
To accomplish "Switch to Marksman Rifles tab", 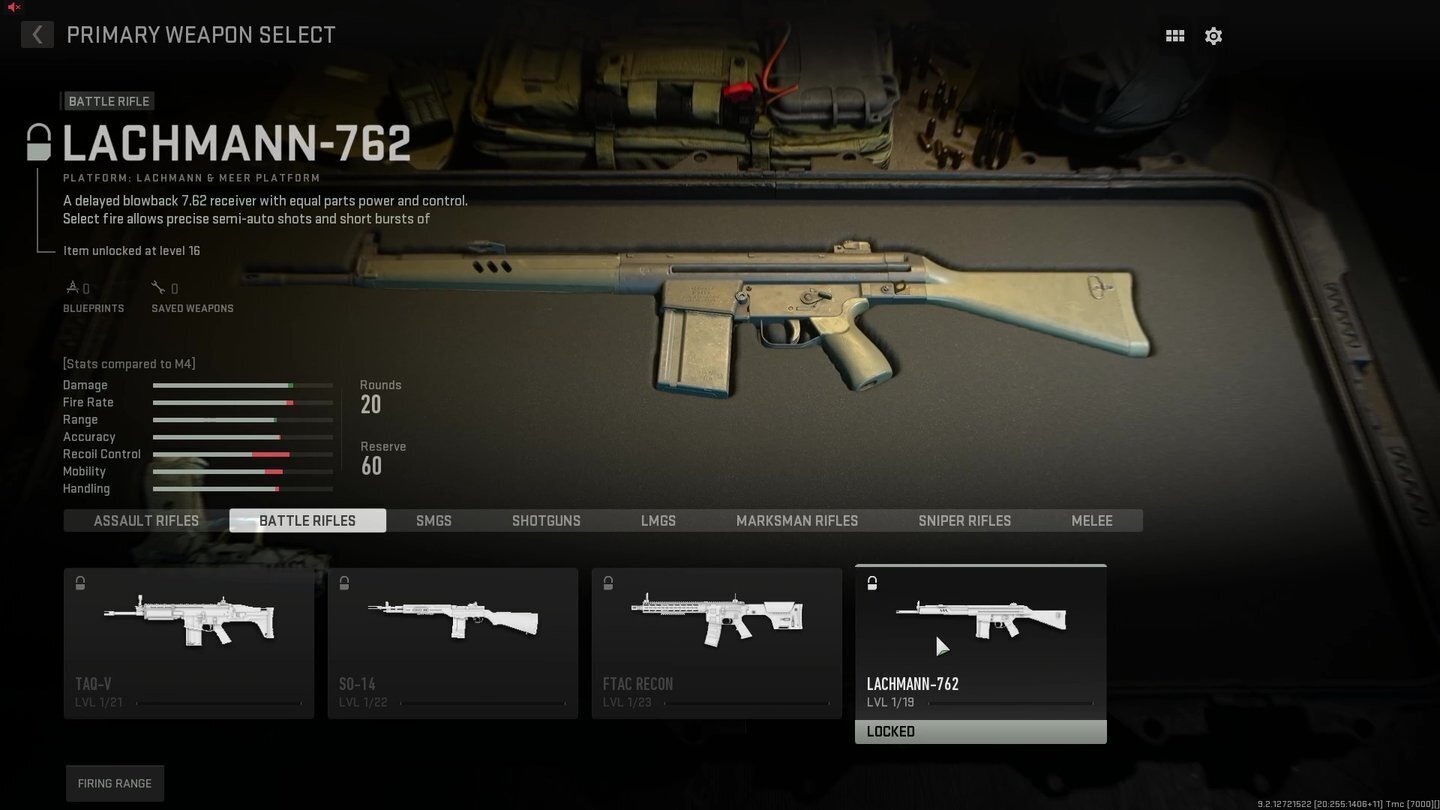I will pyautogui.click(x=797, y=521).
